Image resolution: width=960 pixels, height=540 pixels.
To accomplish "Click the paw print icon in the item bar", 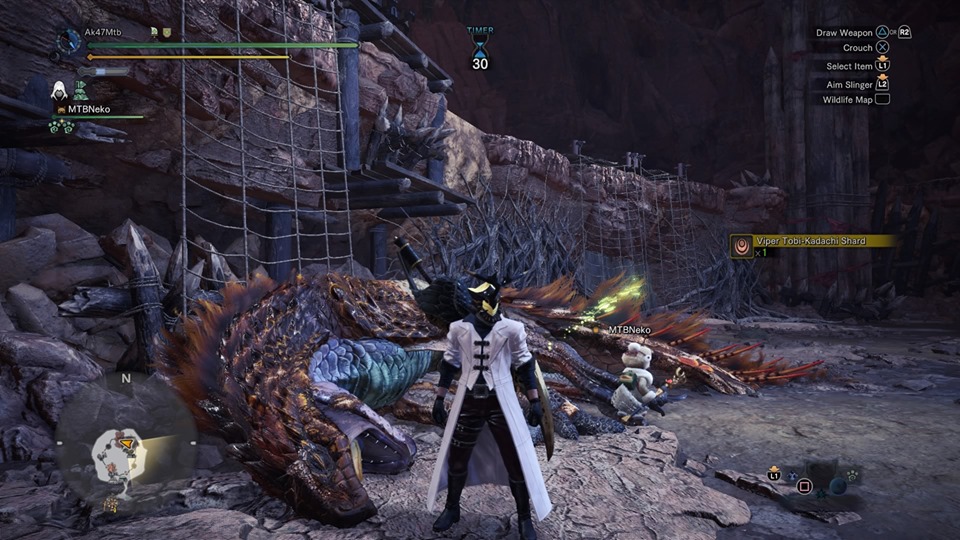I will (x=853, y=475).
